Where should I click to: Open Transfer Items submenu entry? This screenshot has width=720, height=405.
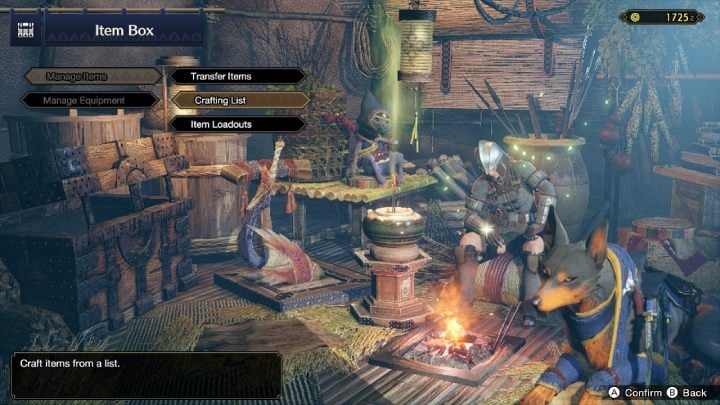coord(237,76)
